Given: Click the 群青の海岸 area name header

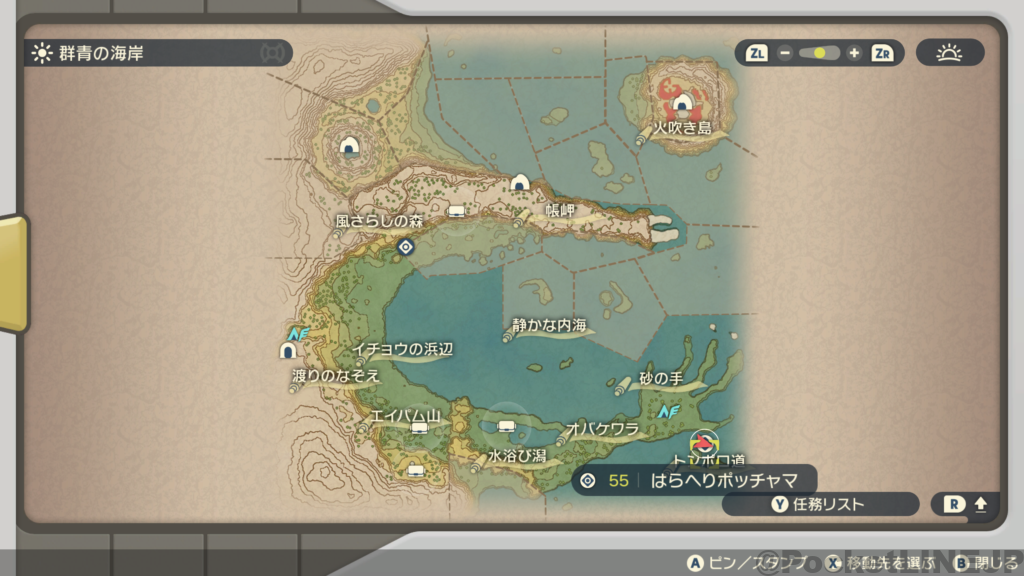Looking at the screenshot, I should (103, 53).
